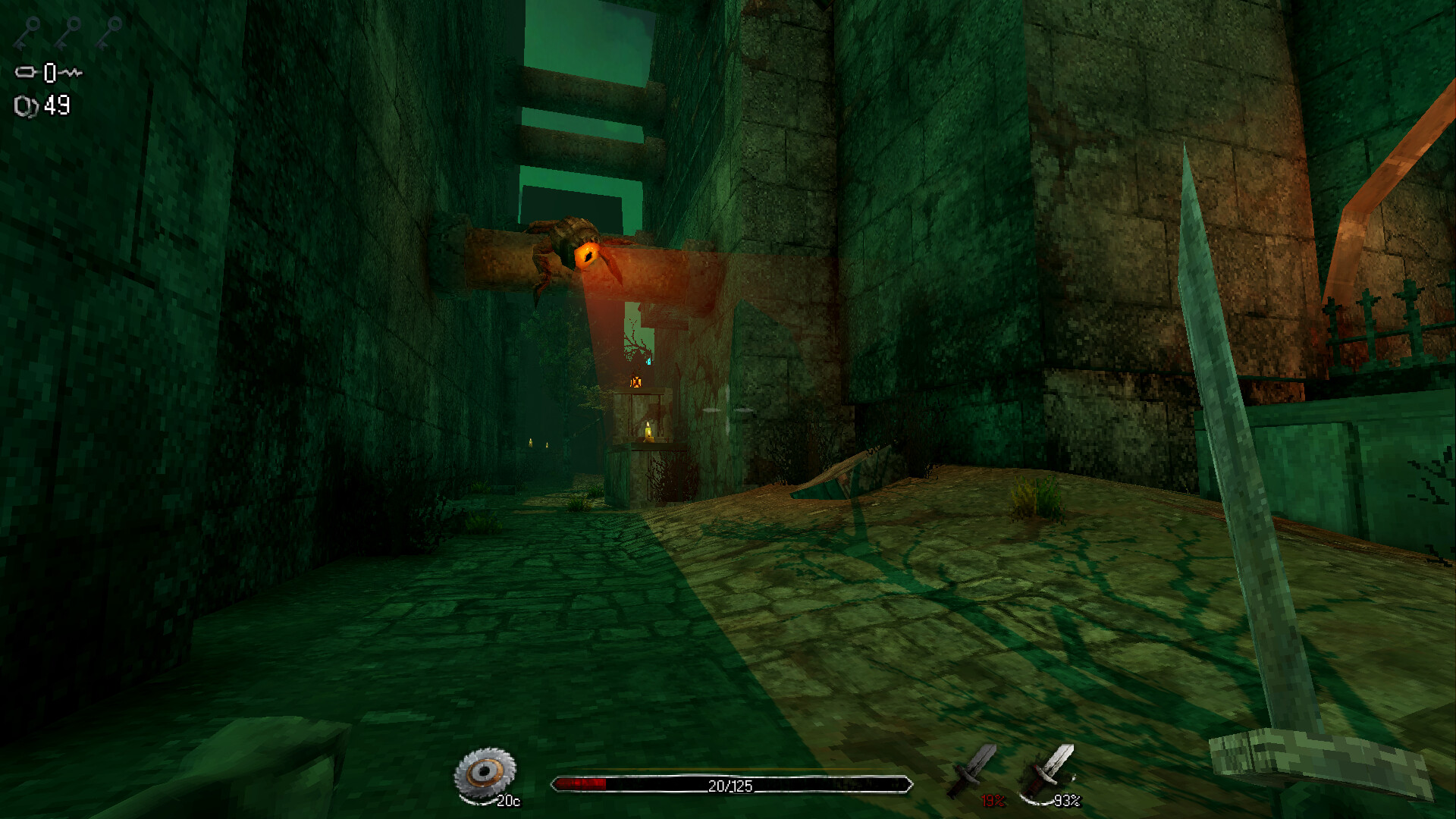The image size is (1456, 819).
Task: Click the coin counter reading 49
Action: coord(57,106)
